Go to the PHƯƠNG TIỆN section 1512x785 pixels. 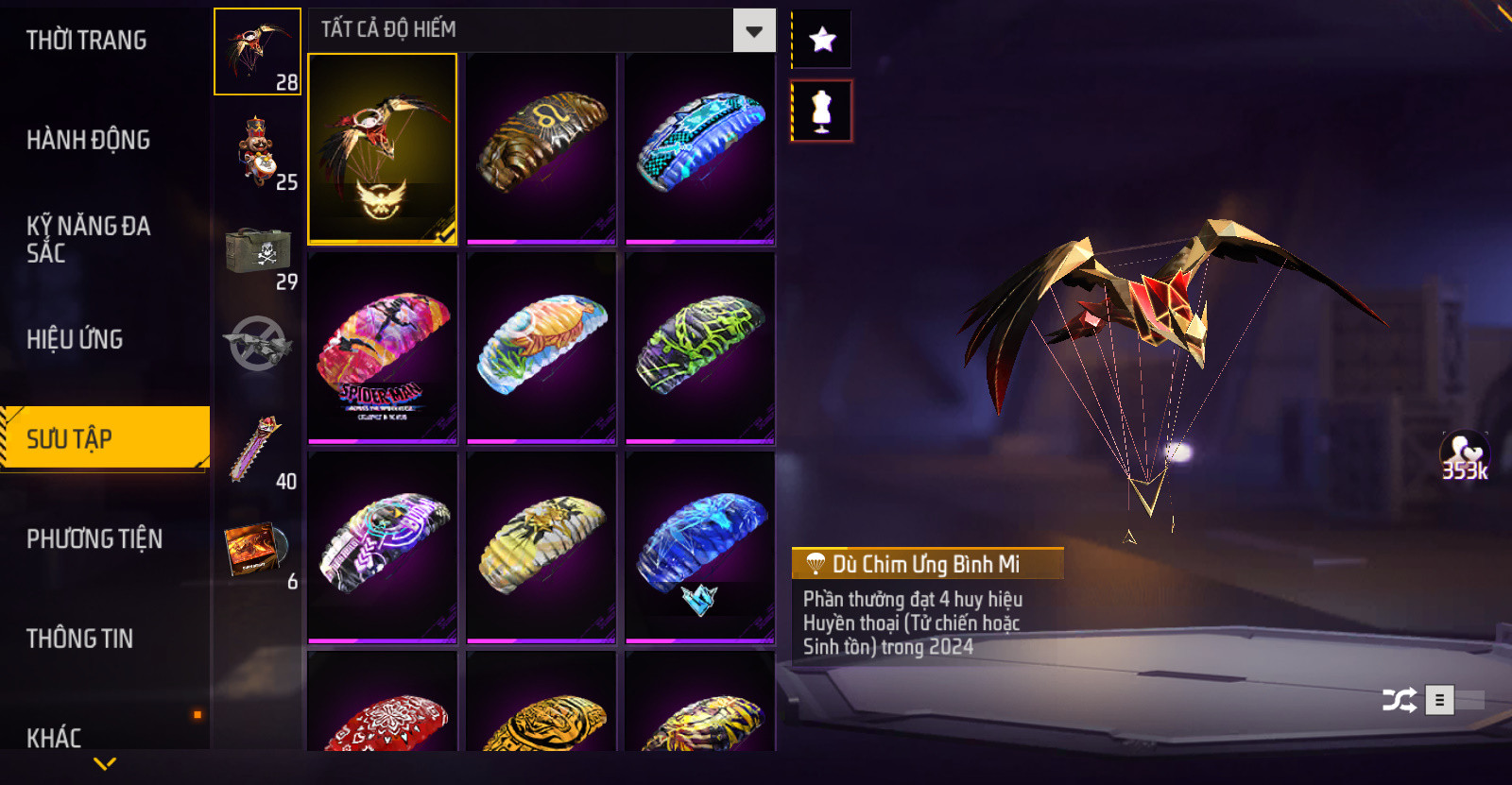coord(94,538)
